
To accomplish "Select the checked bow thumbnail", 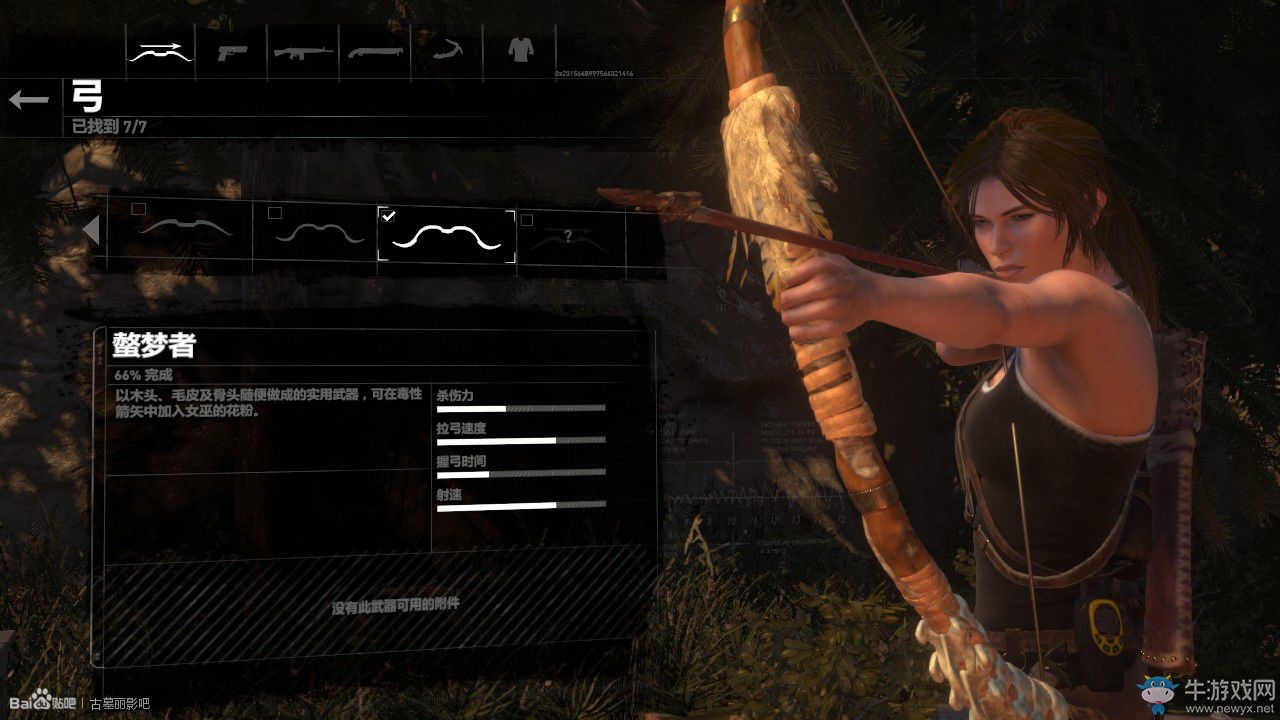I will (x=446, y=236).
